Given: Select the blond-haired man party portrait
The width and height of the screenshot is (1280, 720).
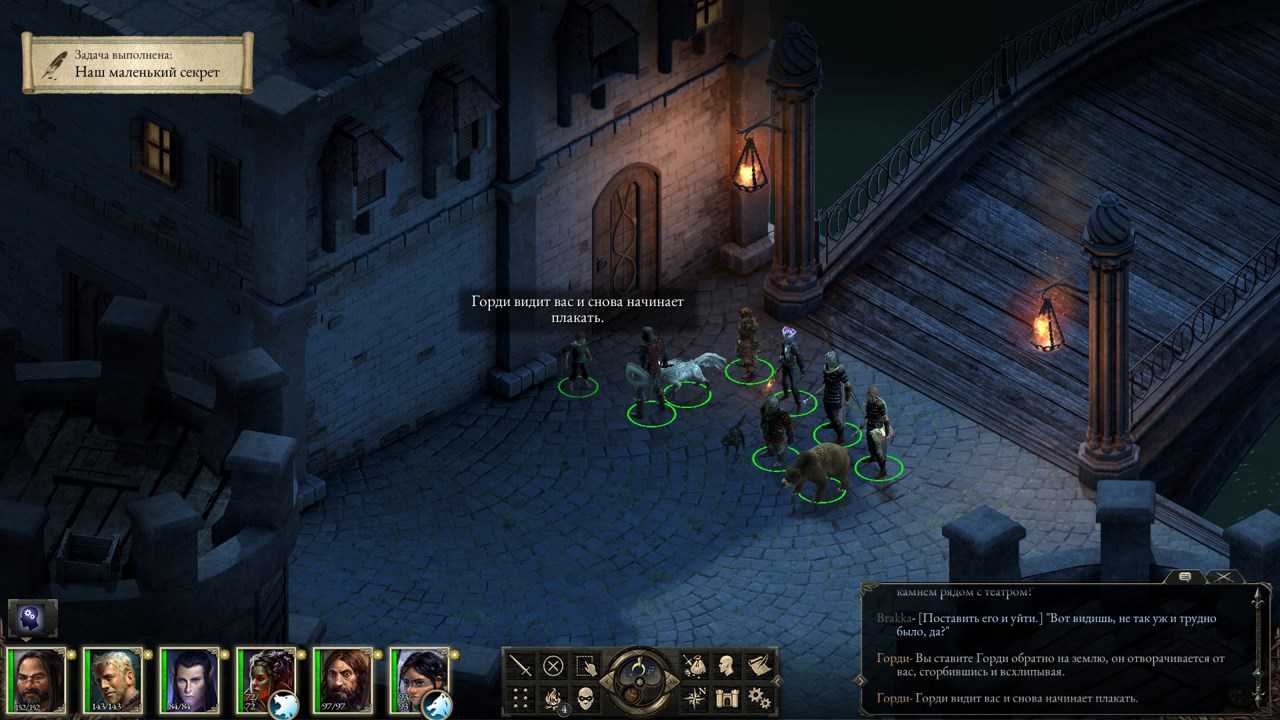Looking at the screenshot, I should tap(112, 680).
